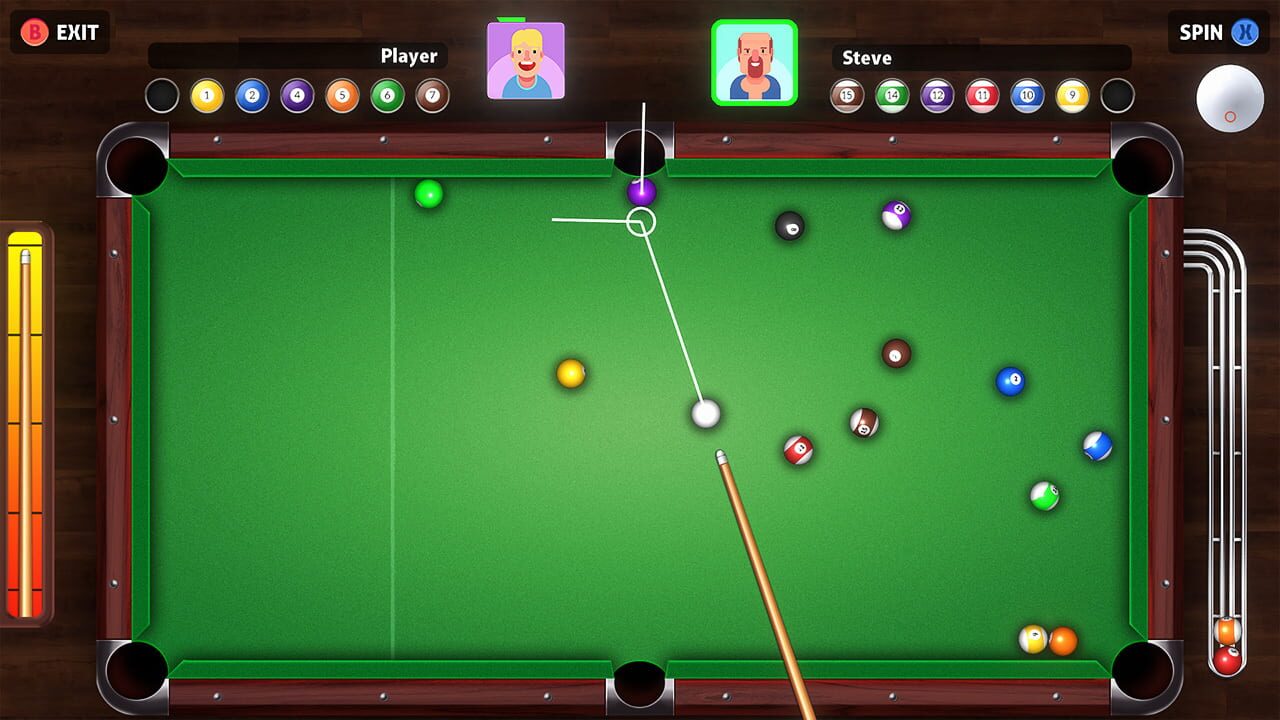
Task: Click the aiming target circle near the purple ball
Action: (641, 222)
